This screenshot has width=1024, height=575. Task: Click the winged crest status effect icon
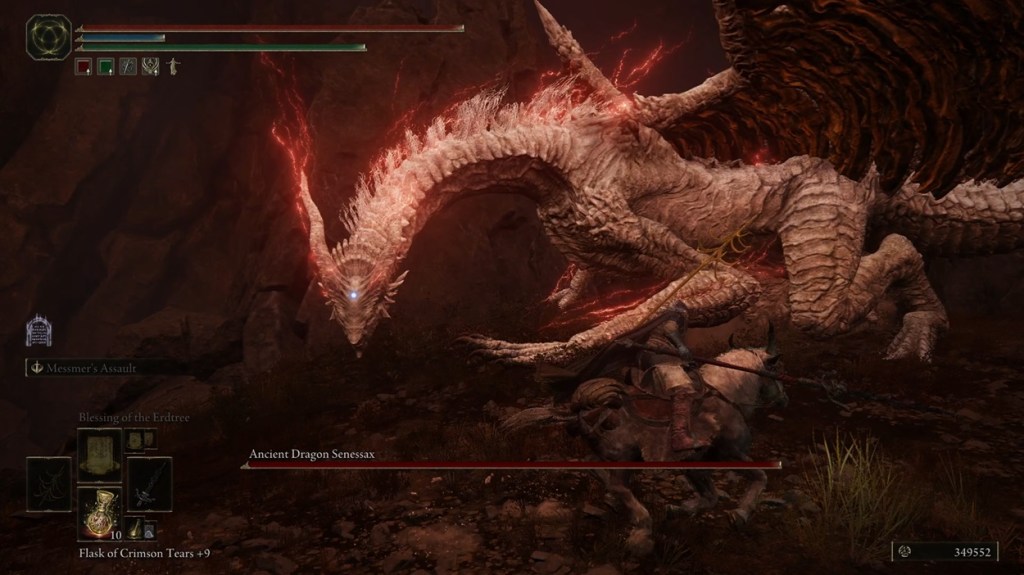[150, 67]
